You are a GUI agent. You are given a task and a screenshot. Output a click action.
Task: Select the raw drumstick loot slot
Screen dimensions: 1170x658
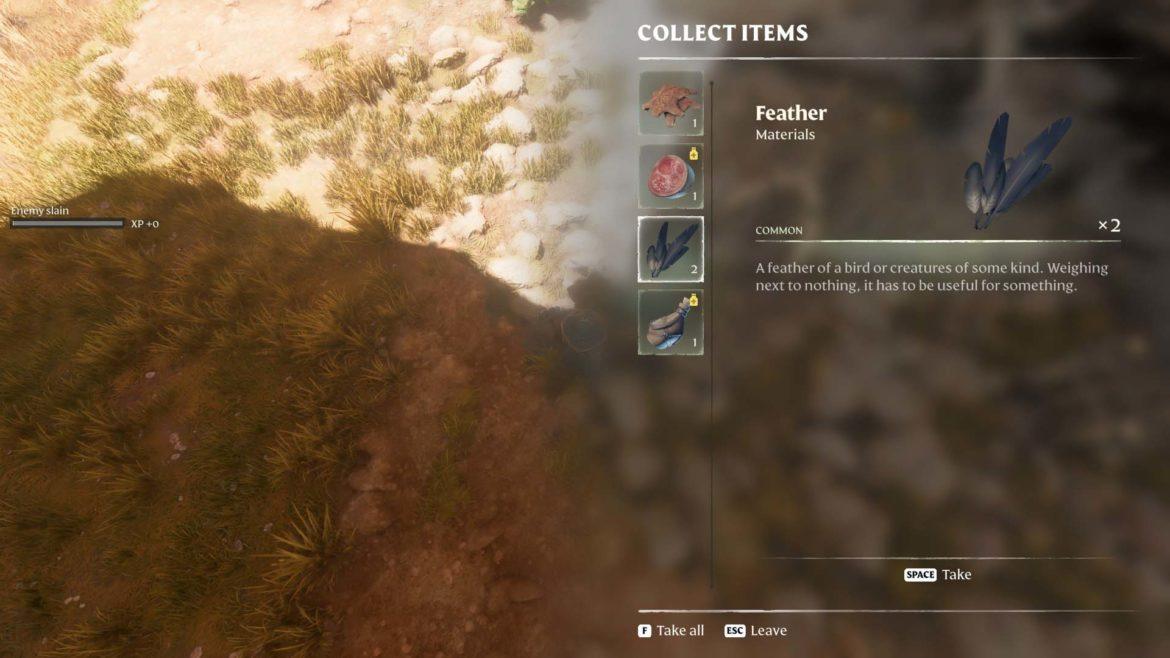670,322
